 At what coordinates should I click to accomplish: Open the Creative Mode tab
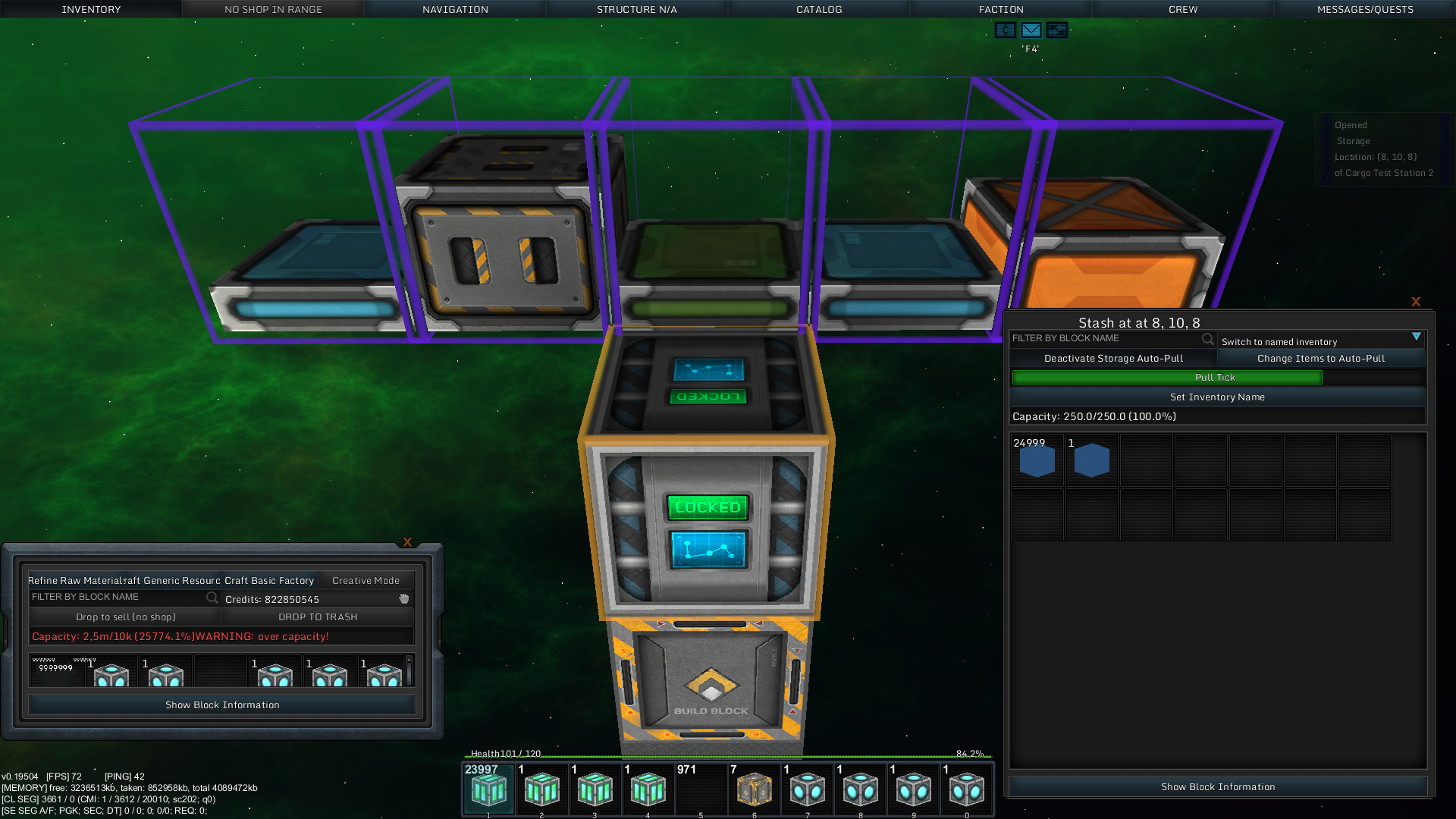366,580
